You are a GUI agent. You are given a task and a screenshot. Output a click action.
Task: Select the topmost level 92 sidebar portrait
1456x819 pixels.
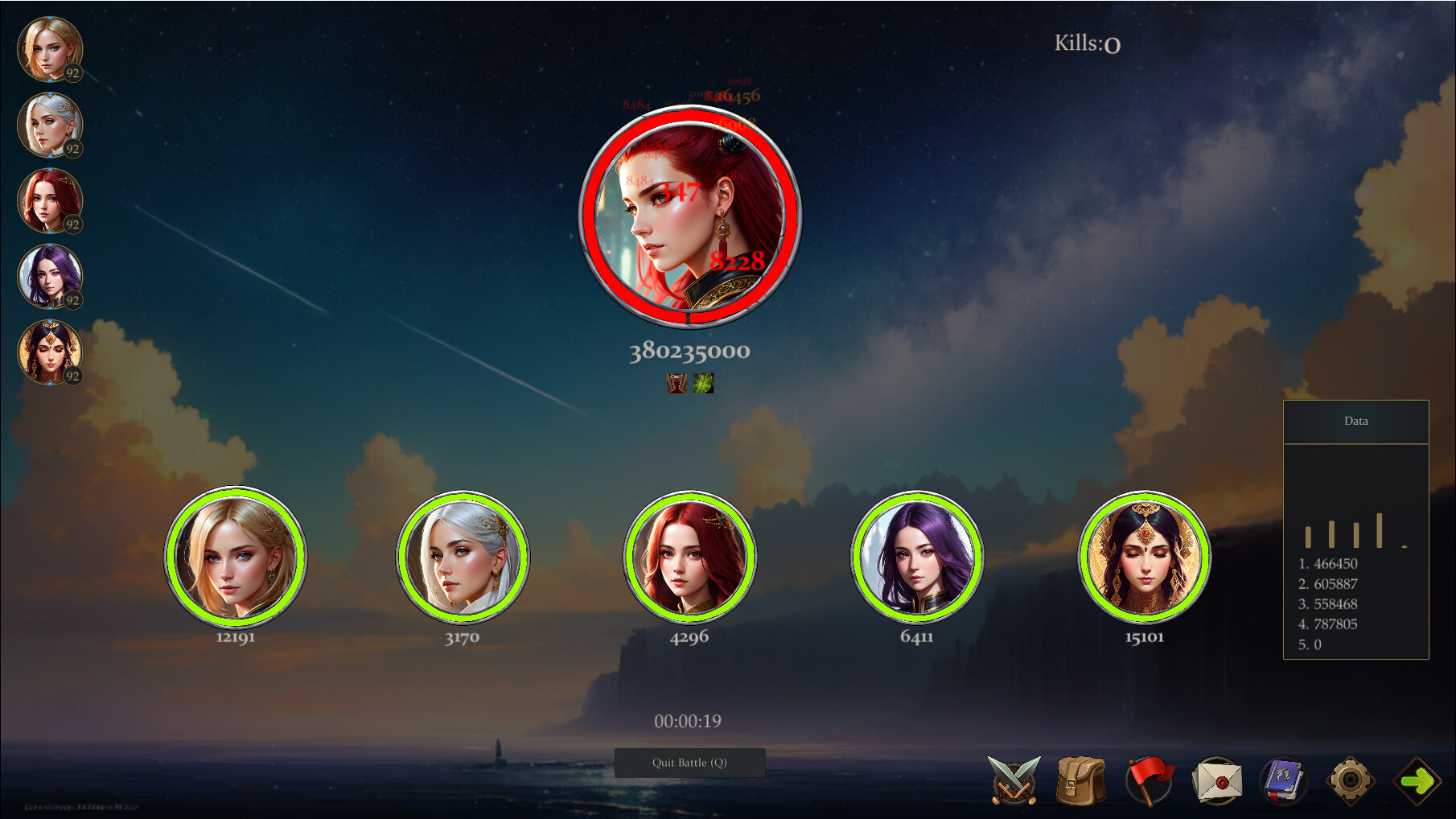[50, 48]
